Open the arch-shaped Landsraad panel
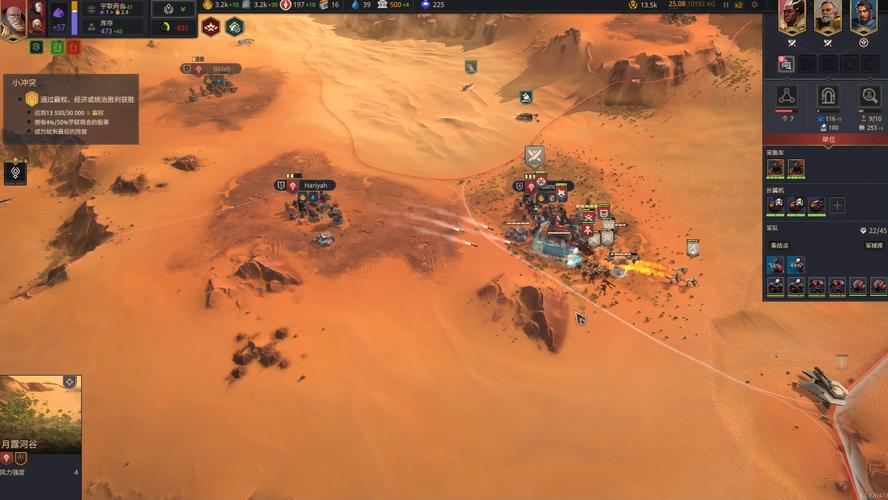This screenshot has width=888, height=500. click(x=827, y=96)
